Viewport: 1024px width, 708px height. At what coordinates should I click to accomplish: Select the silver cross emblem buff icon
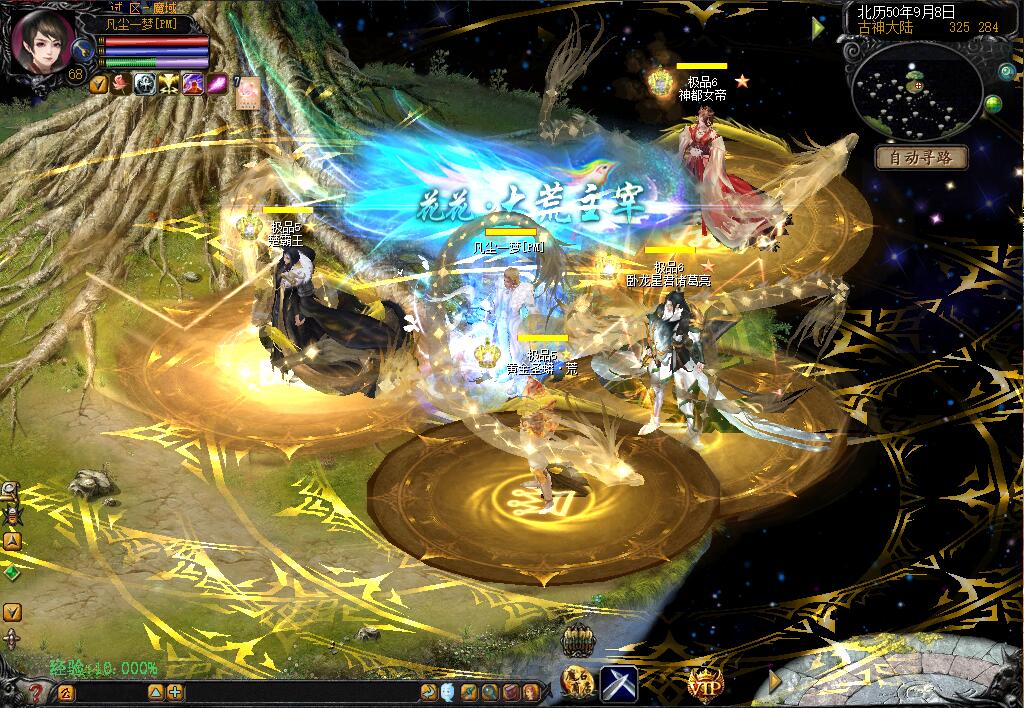tap(145, 85)
